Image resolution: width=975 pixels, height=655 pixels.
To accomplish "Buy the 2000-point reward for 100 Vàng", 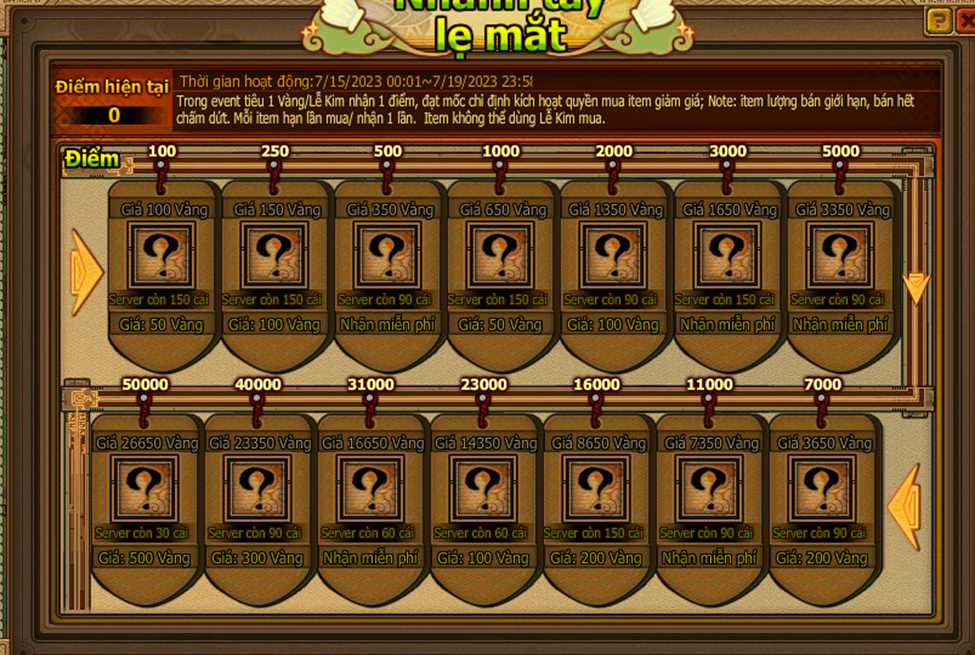I will point(614,325).
